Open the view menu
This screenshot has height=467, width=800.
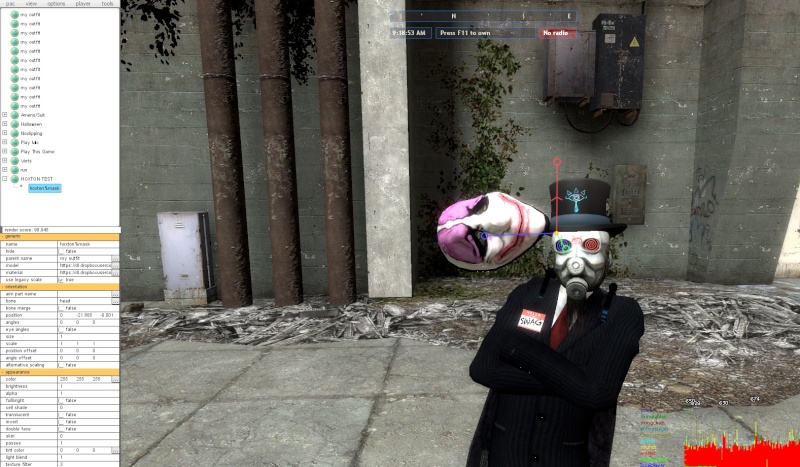coord(31,4)
